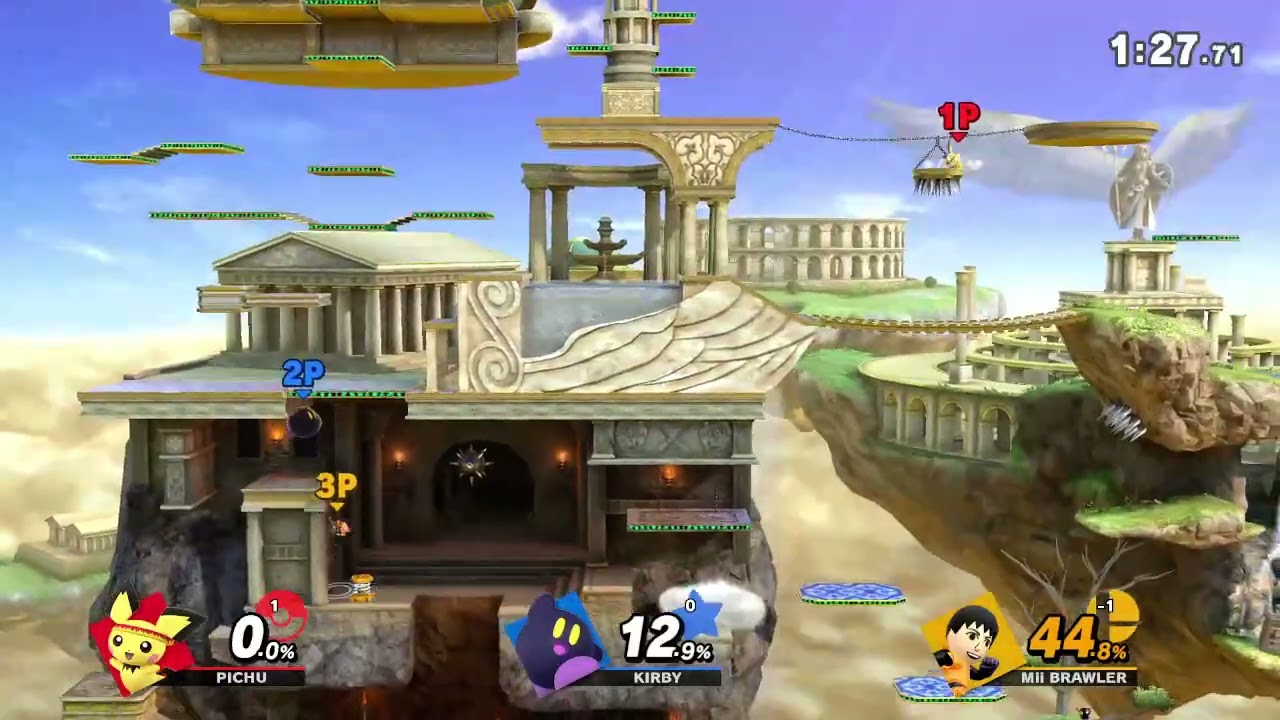
Task: Click the 1P marker above the claw item
Action: point(959,116)
